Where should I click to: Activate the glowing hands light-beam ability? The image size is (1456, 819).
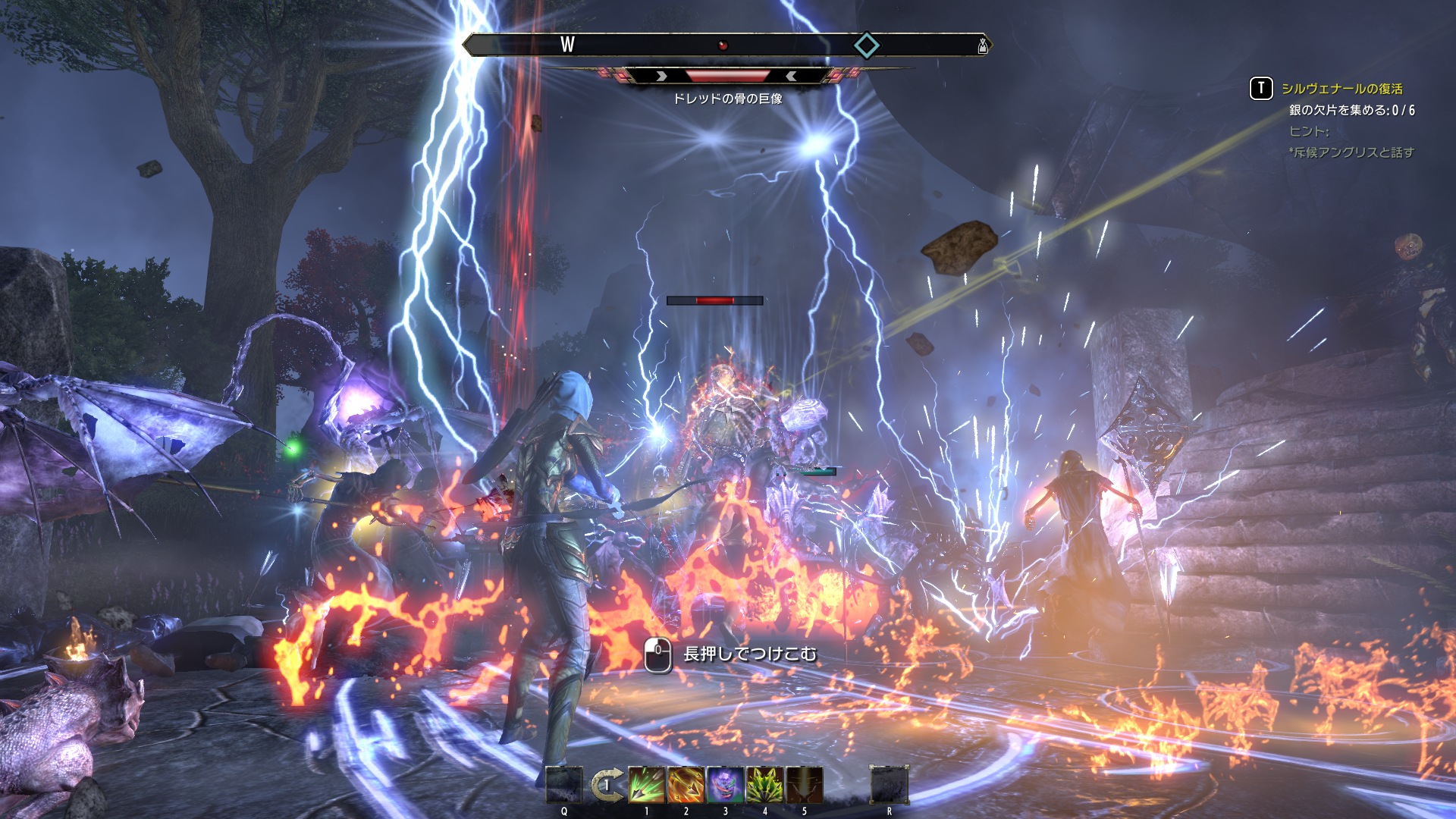(804, 784)
